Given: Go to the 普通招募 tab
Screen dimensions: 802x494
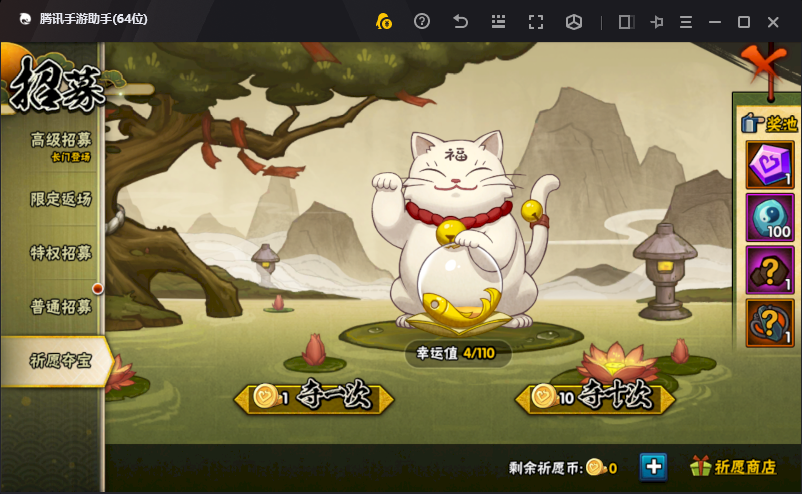Looking at the screenshot, I should [x=60, y=306].
